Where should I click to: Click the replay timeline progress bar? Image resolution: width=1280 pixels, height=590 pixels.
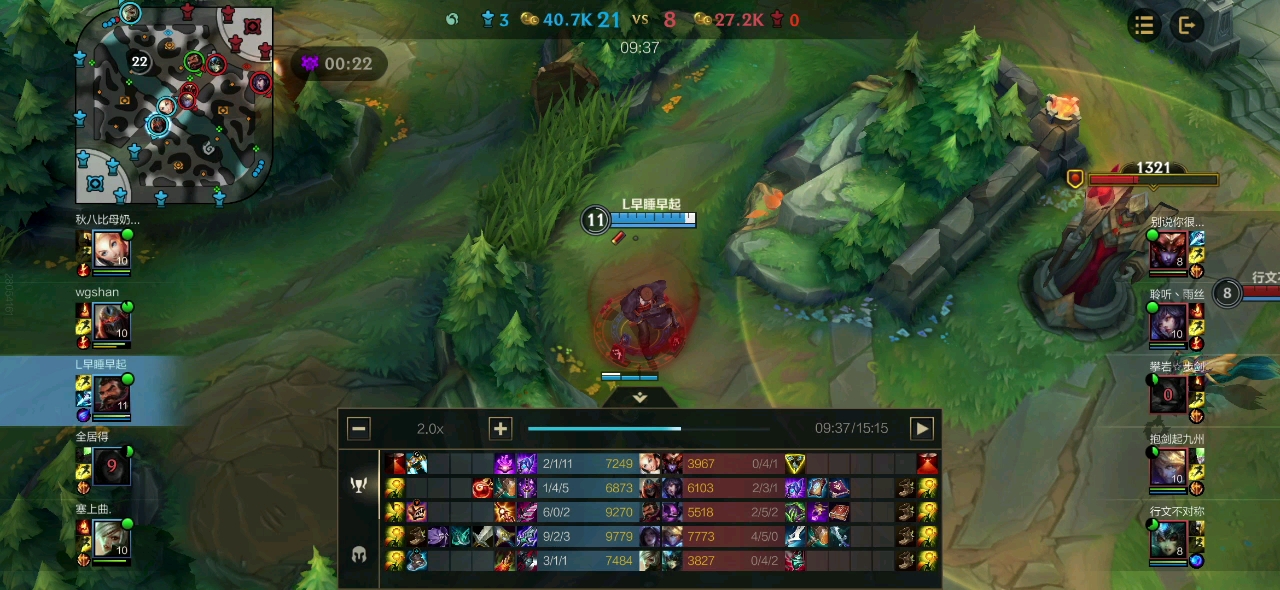point(648,429)
